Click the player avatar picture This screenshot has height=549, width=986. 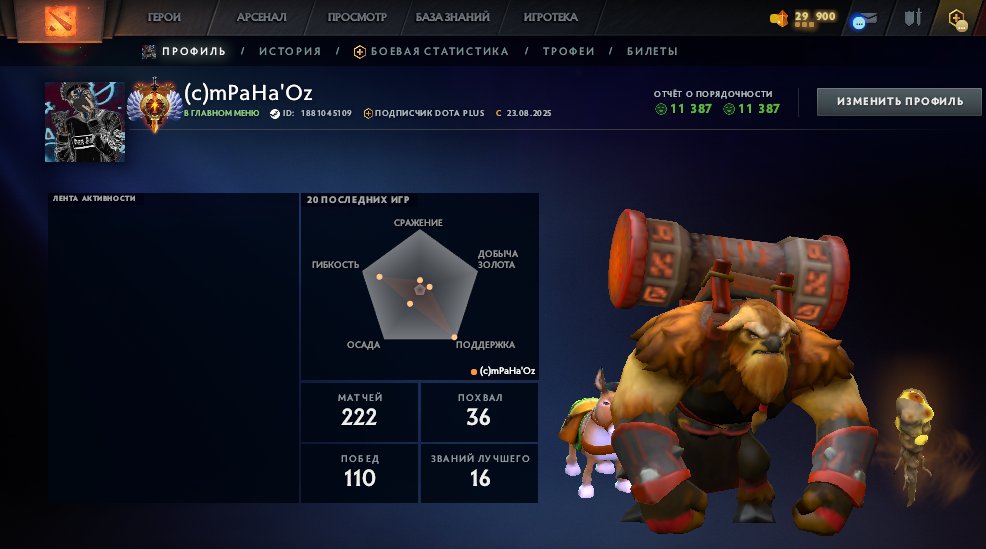coord(85,122)
